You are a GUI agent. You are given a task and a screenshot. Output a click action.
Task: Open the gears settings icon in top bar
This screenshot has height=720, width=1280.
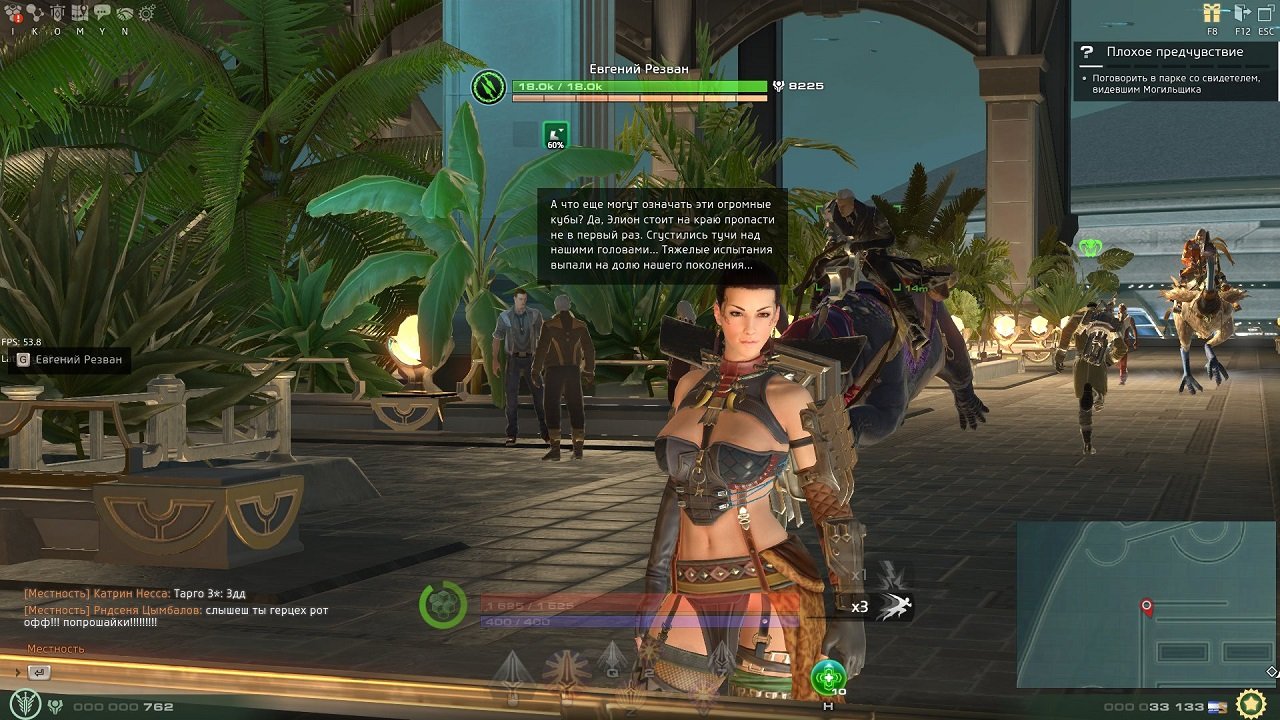click(x=146, y=13)
